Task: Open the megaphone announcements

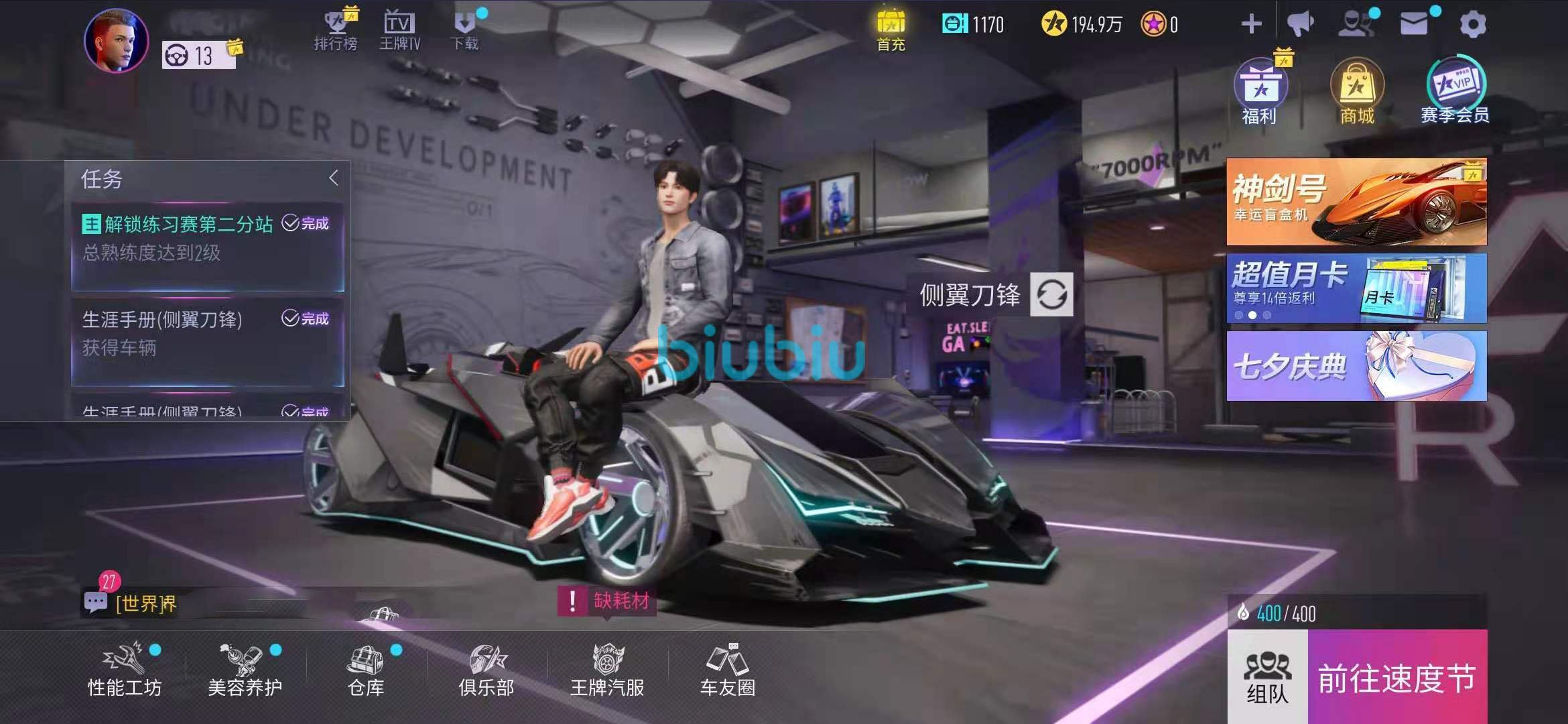Action: pyautogui.click(x=1301, y=24)
